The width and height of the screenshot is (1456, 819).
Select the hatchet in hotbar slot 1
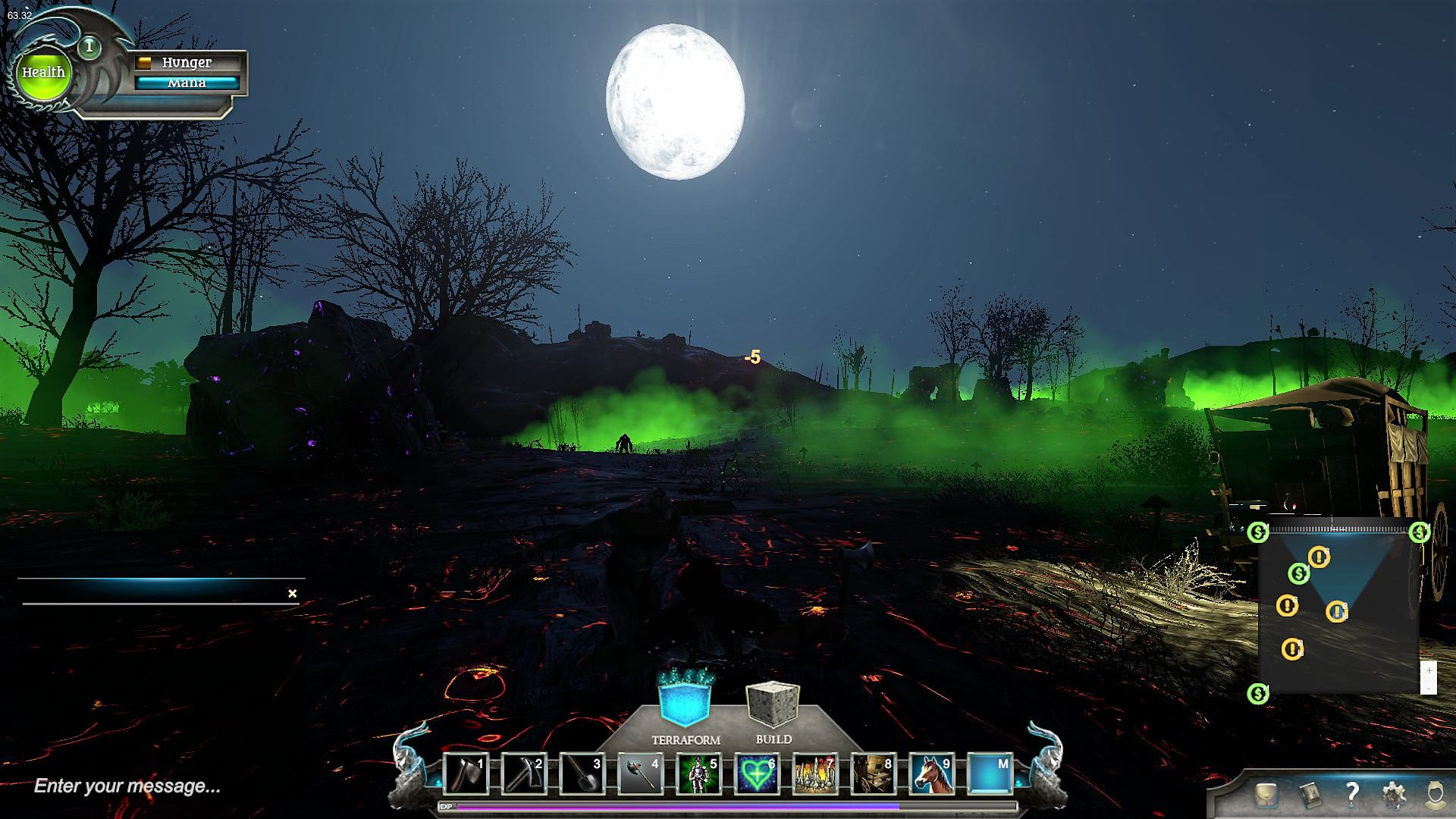click(x=465, y=774)
